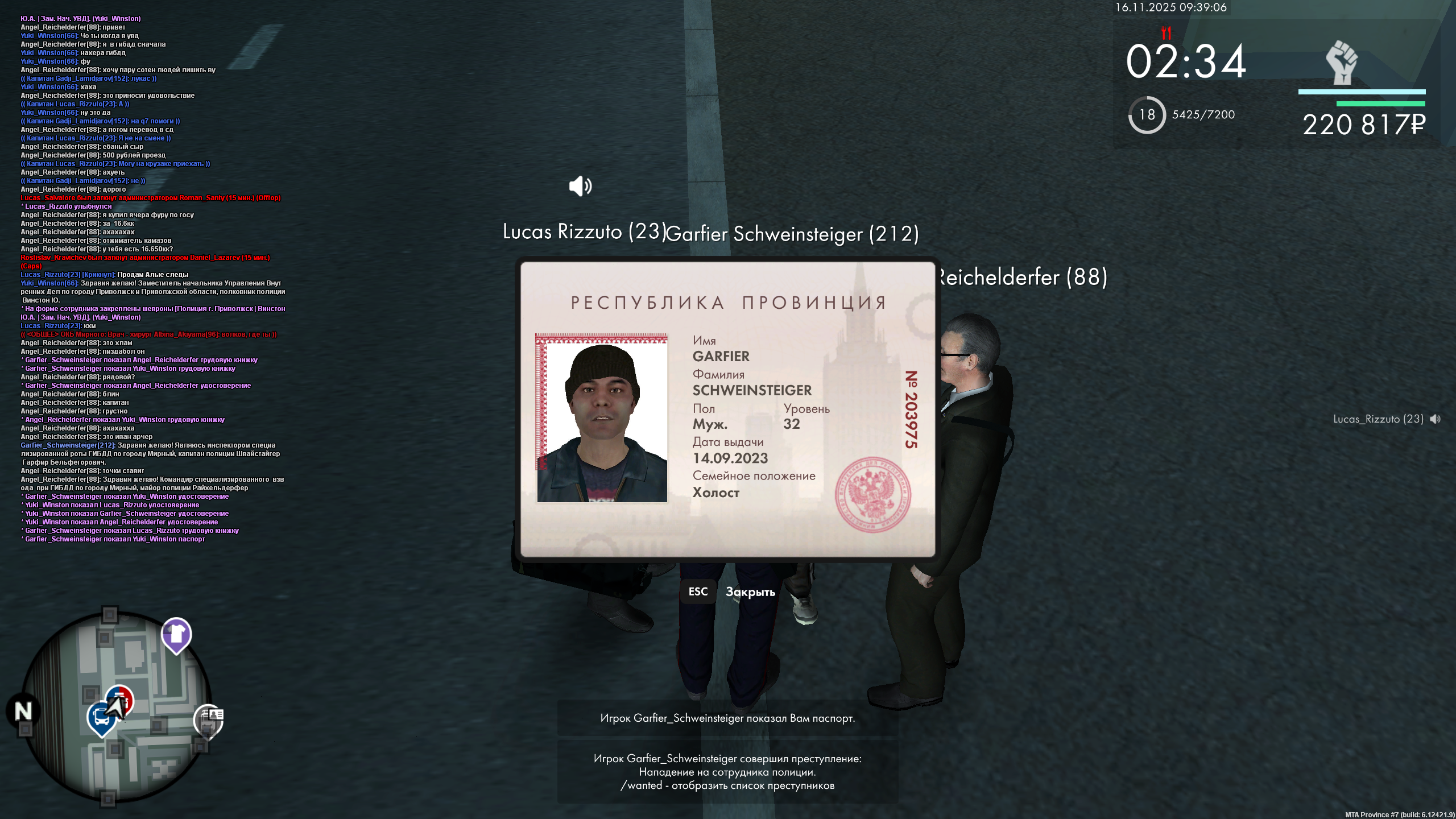Click the Закрыть button to close the passport

coord(750,591)
